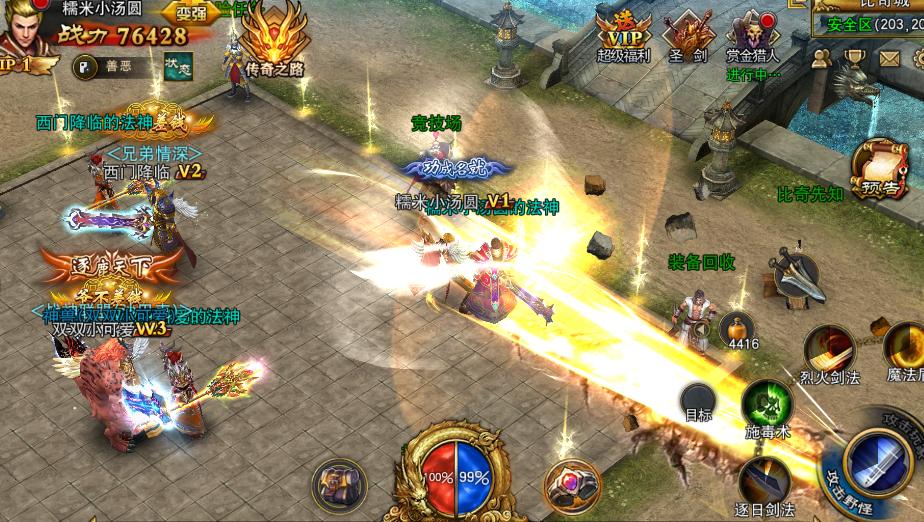Open the 超级福利 VIP rewards icon
Screen dimensions: 924x522
pyautogui.click(x=622, y=36)
